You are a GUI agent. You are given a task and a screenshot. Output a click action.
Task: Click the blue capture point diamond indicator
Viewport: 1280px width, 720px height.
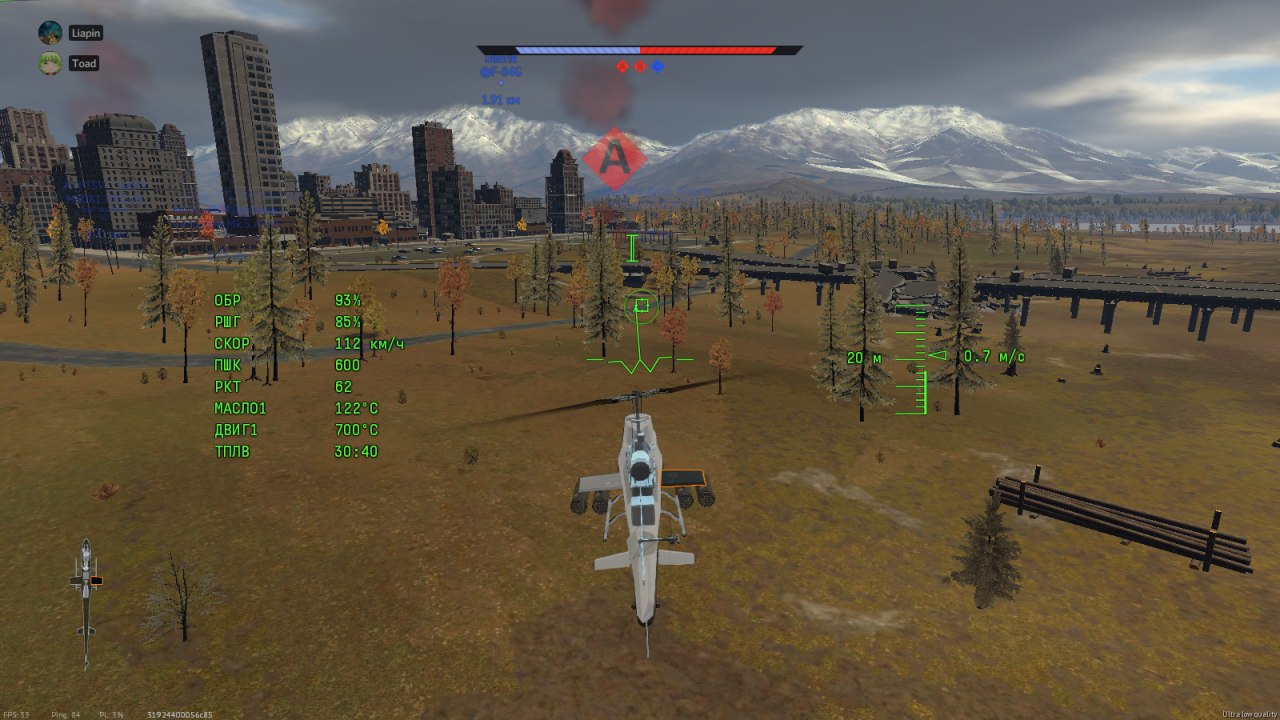pos(657,67)
